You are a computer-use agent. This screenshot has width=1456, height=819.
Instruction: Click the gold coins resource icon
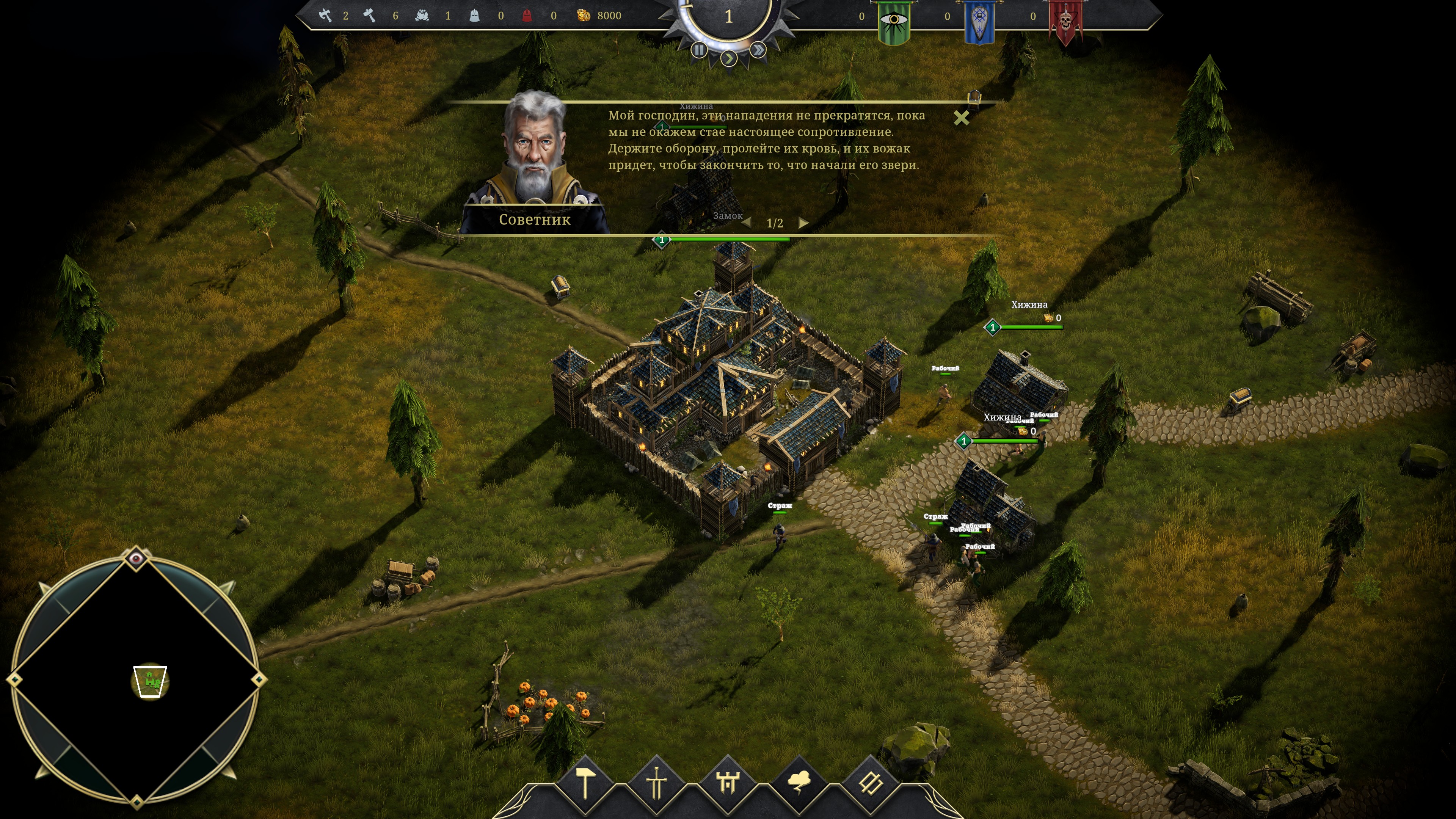coord(583,16)
